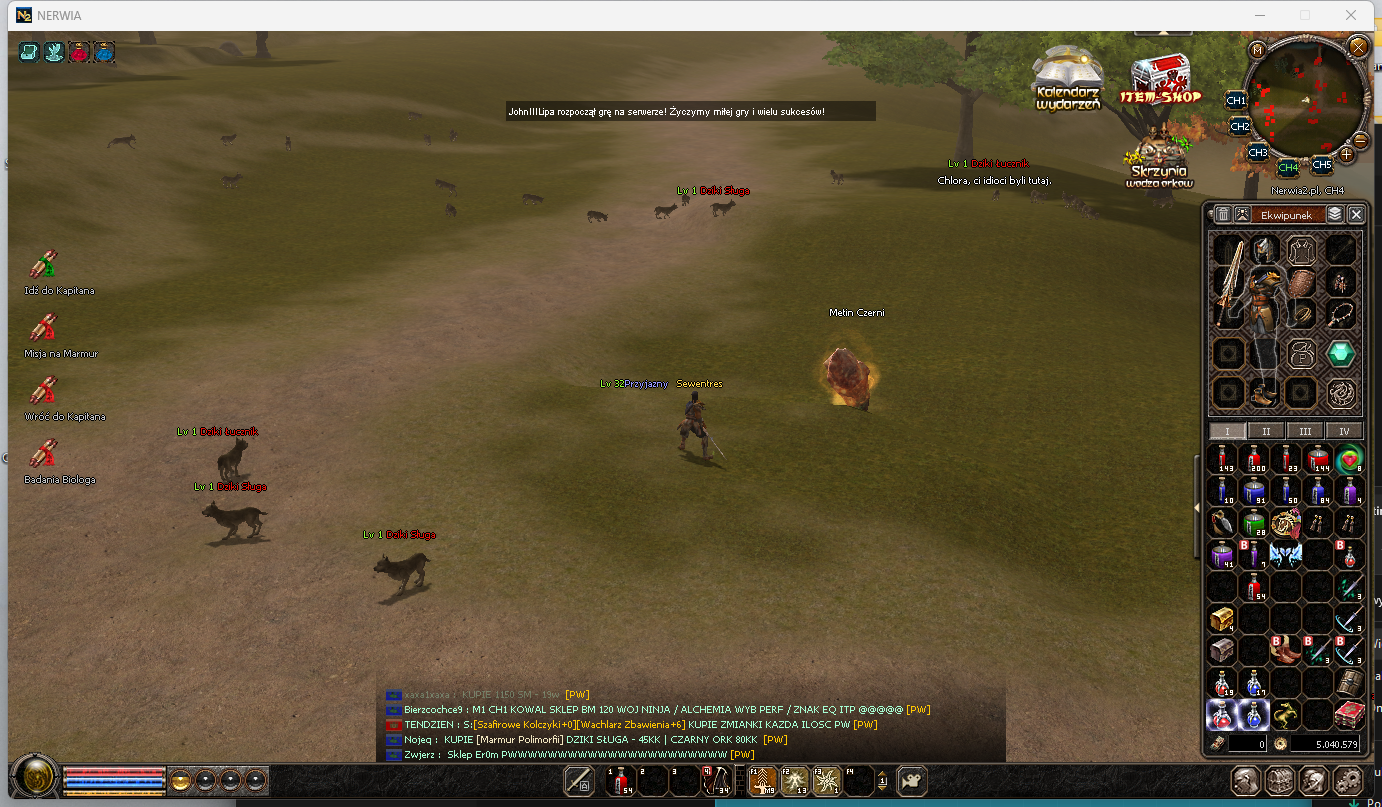This screenshot has height=807, width=1382.
Task: Open the Item-Shop chest
Action: tap(1160, 79)
